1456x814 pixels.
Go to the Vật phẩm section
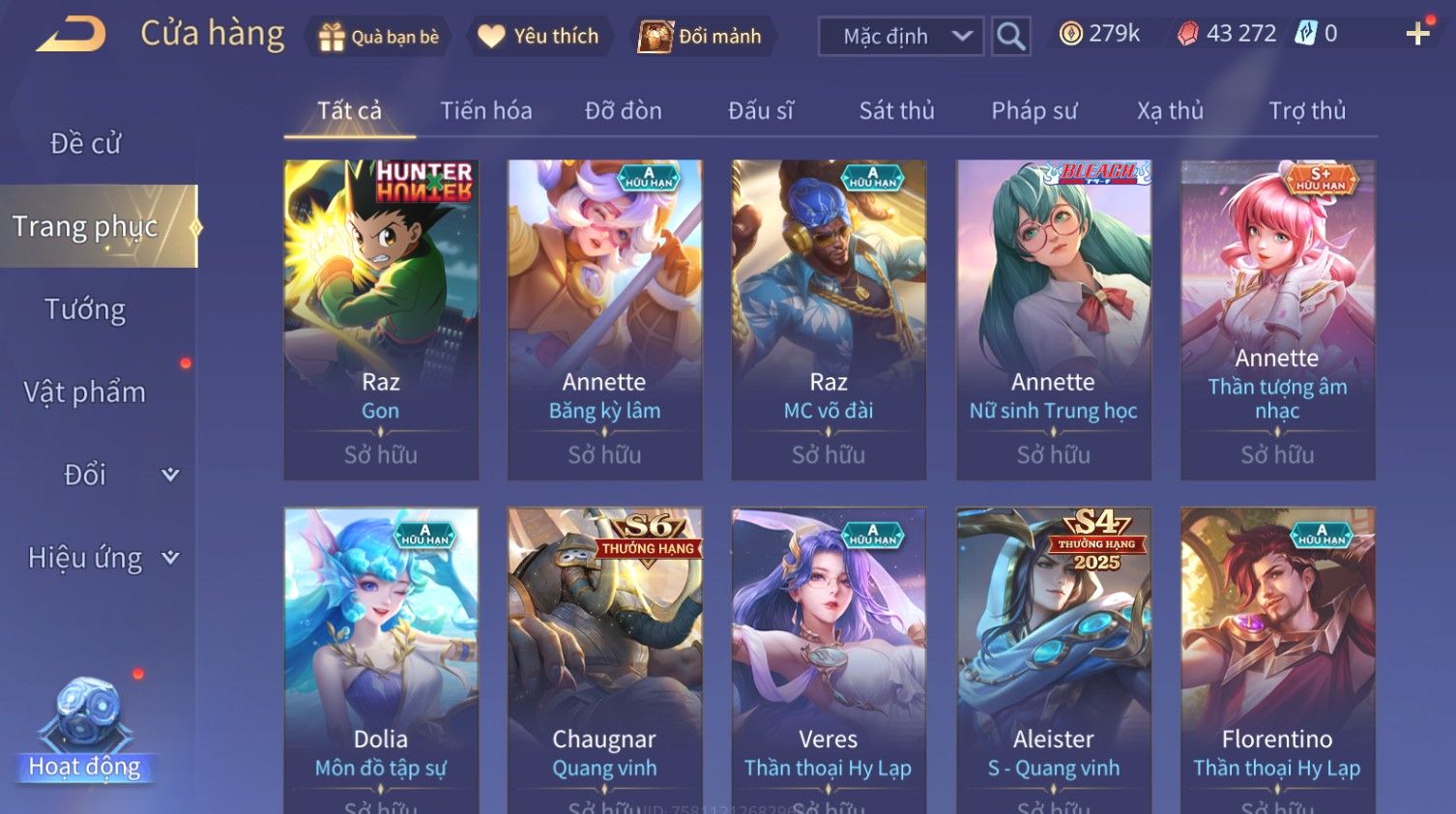(85, 392)
